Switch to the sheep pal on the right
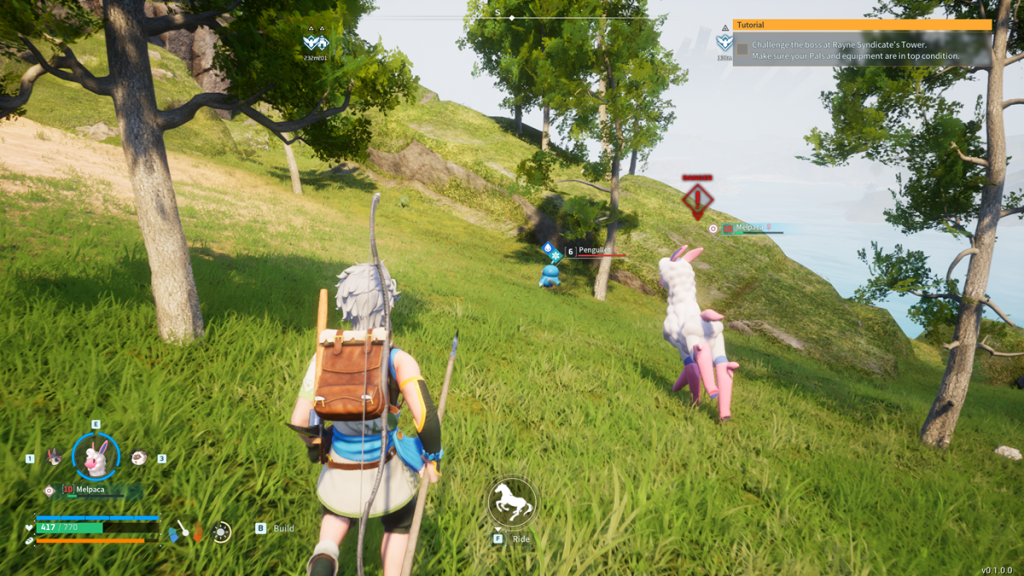Image resolution: width=1024 pixels, height=576 pixels. pyautogui.click(x=139, y=457)
